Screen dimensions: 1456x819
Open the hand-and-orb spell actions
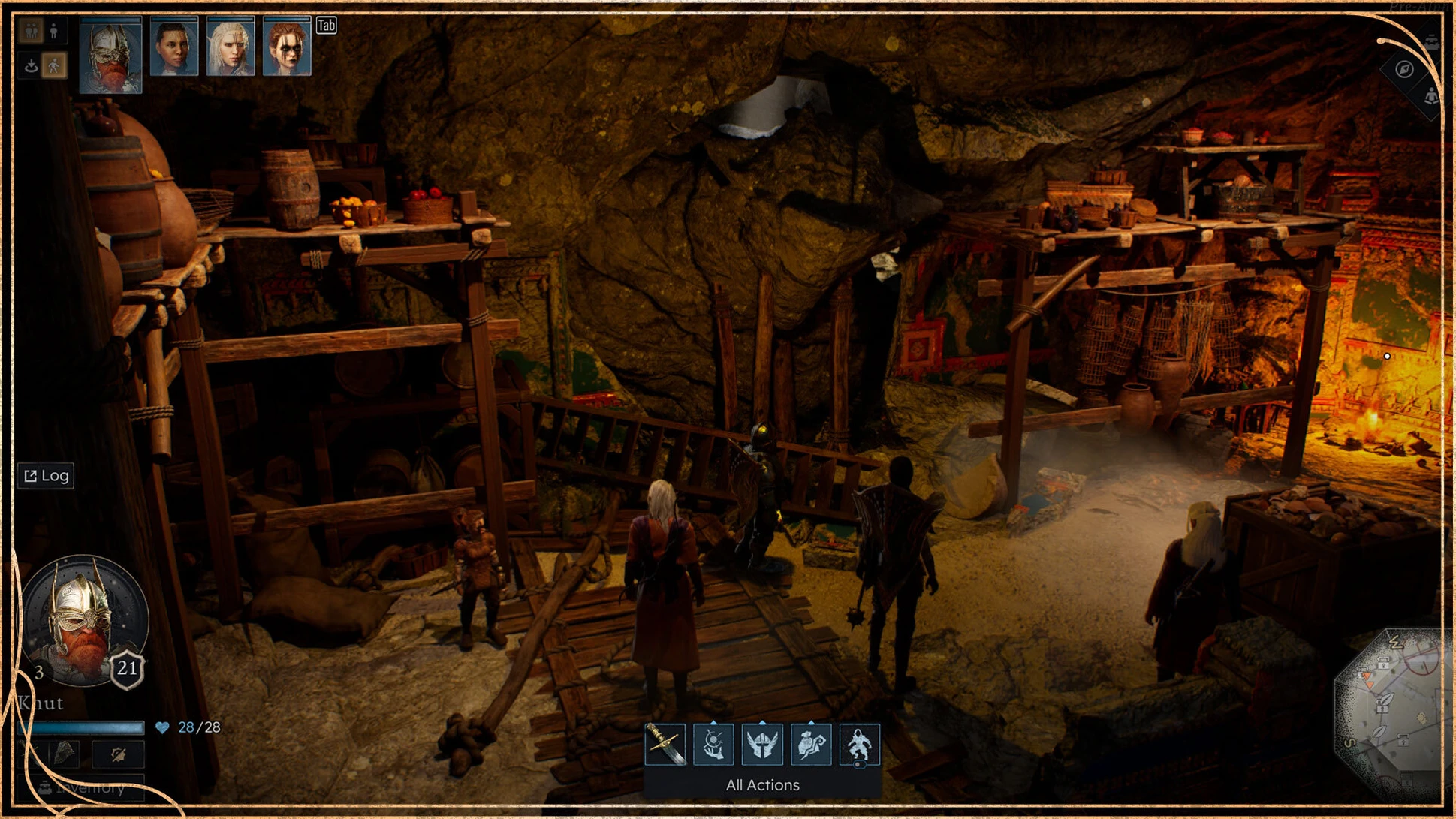713,744
